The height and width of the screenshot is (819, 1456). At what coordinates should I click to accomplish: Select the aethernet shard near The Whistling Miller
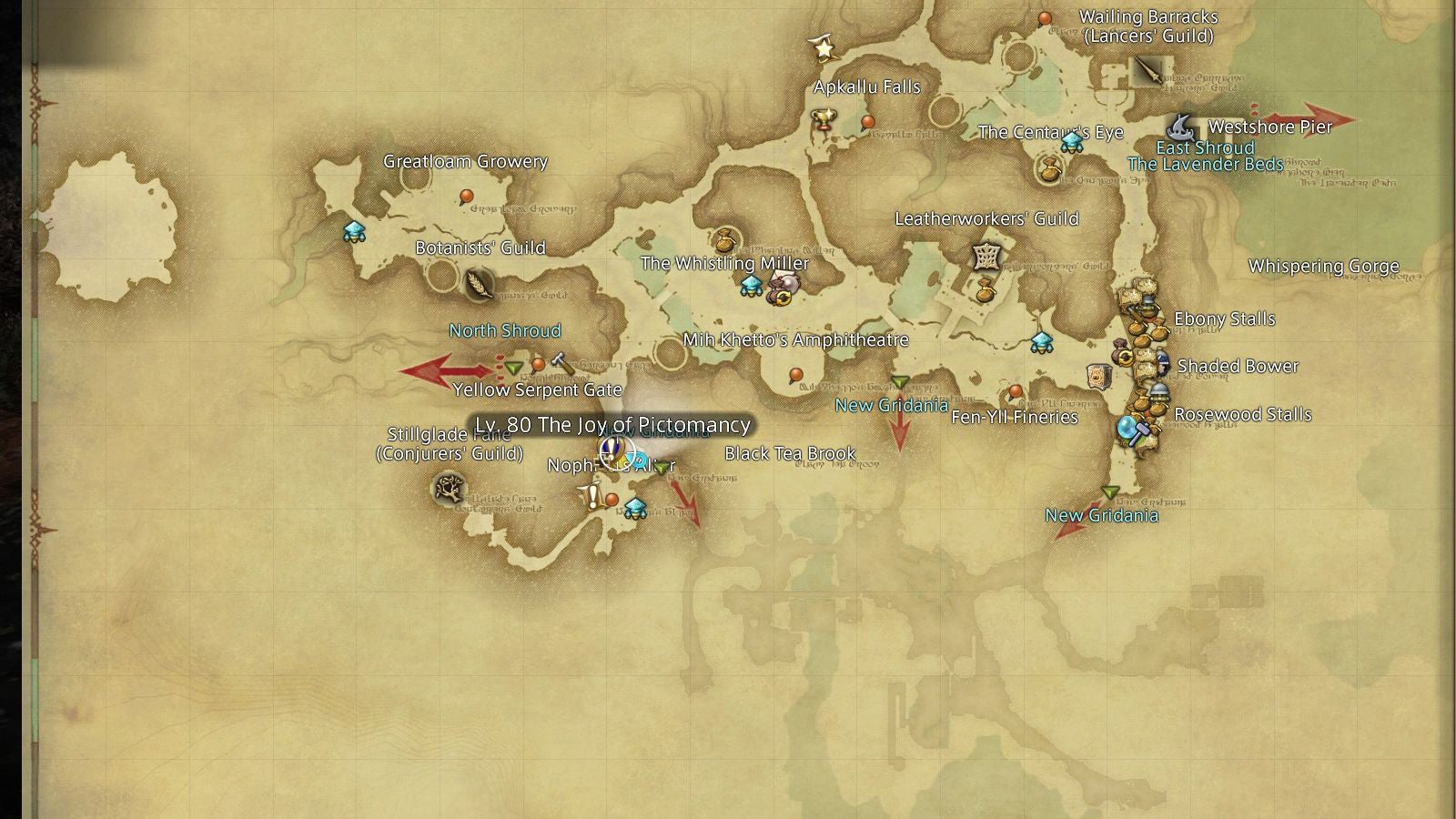click(x=752, y=288)
